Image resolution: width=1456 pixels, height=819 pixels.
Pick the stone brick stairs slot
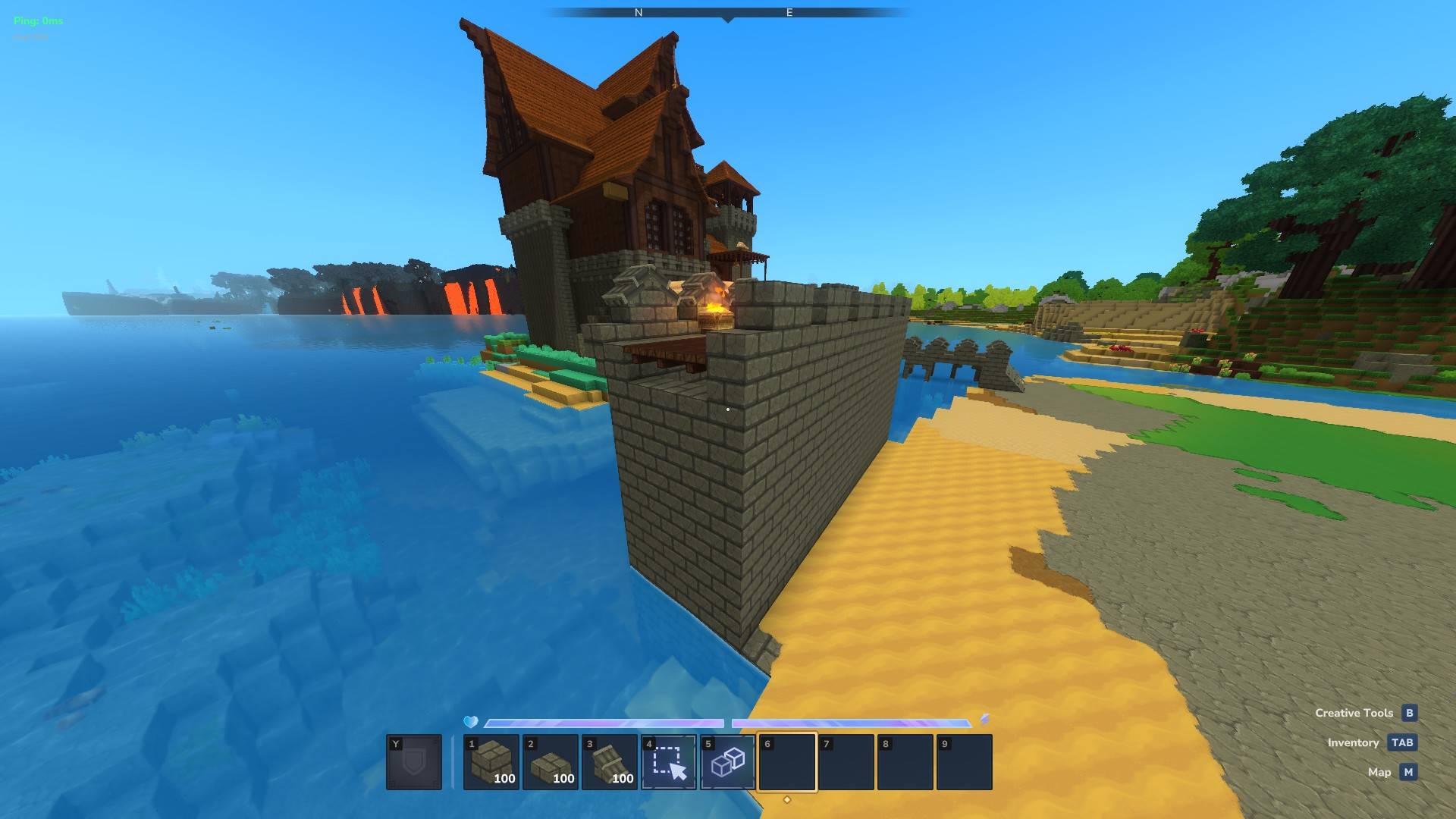pos(609,762)
